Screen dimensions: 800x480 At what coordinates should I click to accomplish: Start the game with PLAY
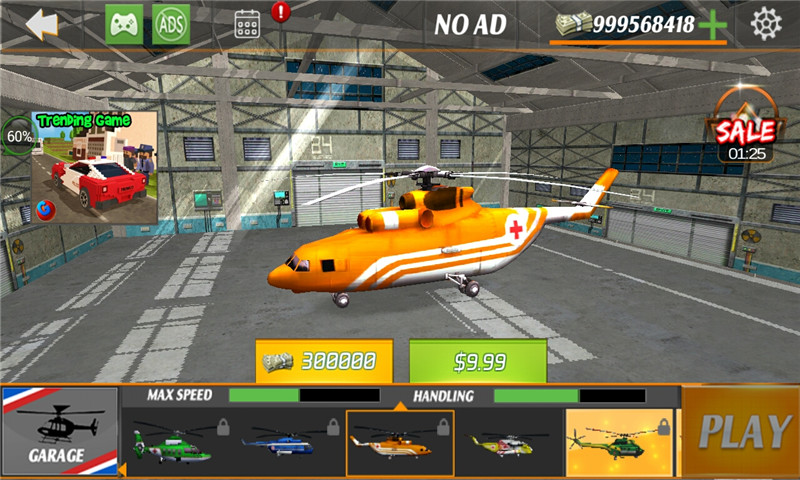pos(743,431)
